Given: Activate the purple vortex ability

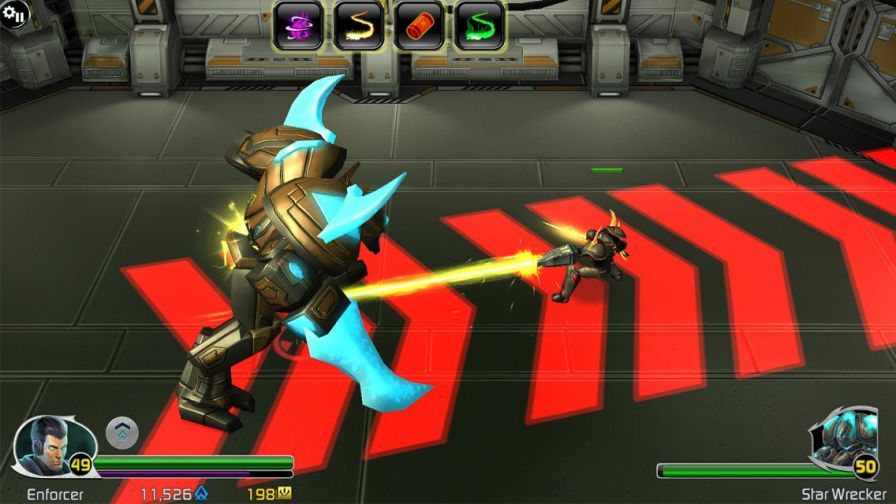Looking at the screenshot, I should point(298,26).
